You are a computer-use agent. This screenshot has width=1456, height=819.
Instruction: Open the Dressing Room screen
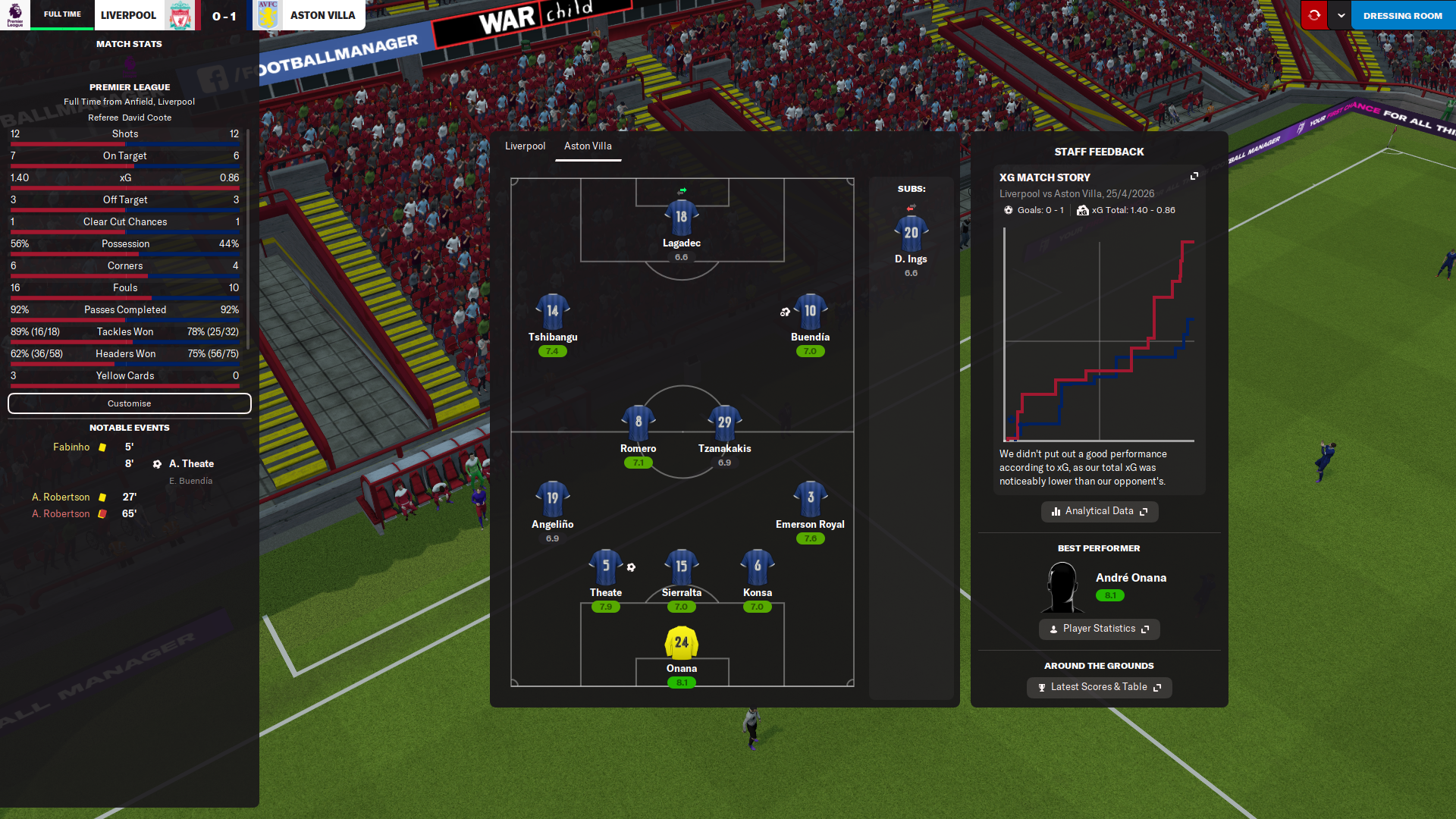(1402, 15)
